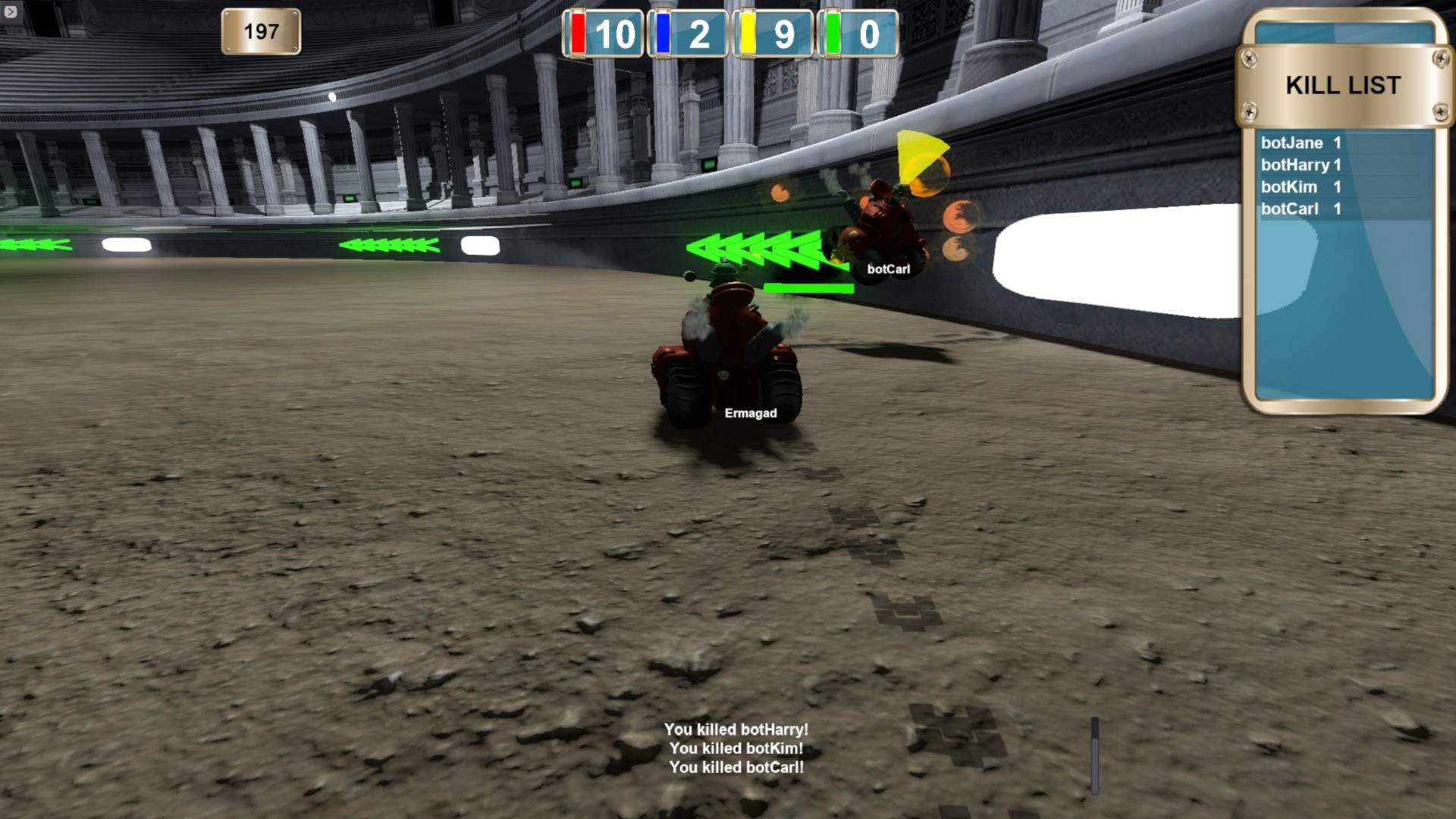The height and width of the screenshot is (819, 1456).
Task: Click the gold 197 score plaque
Action: [260, 30]
